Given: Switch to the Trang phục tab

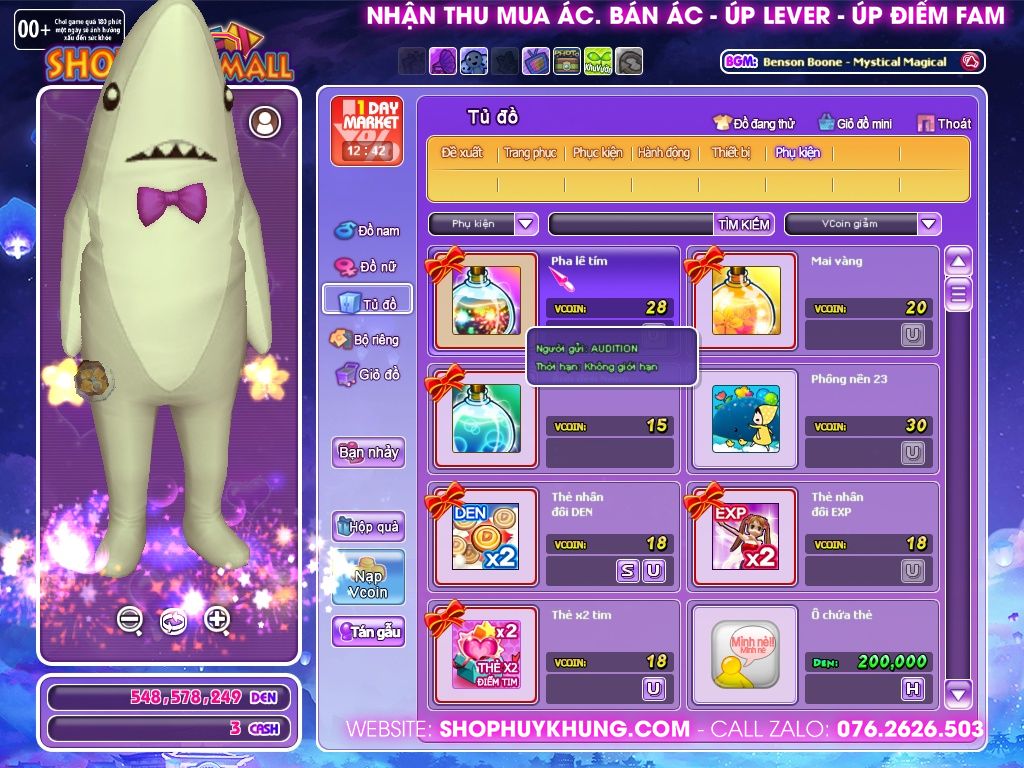Looking at the screenshot, I should click(x=530, y=153).
